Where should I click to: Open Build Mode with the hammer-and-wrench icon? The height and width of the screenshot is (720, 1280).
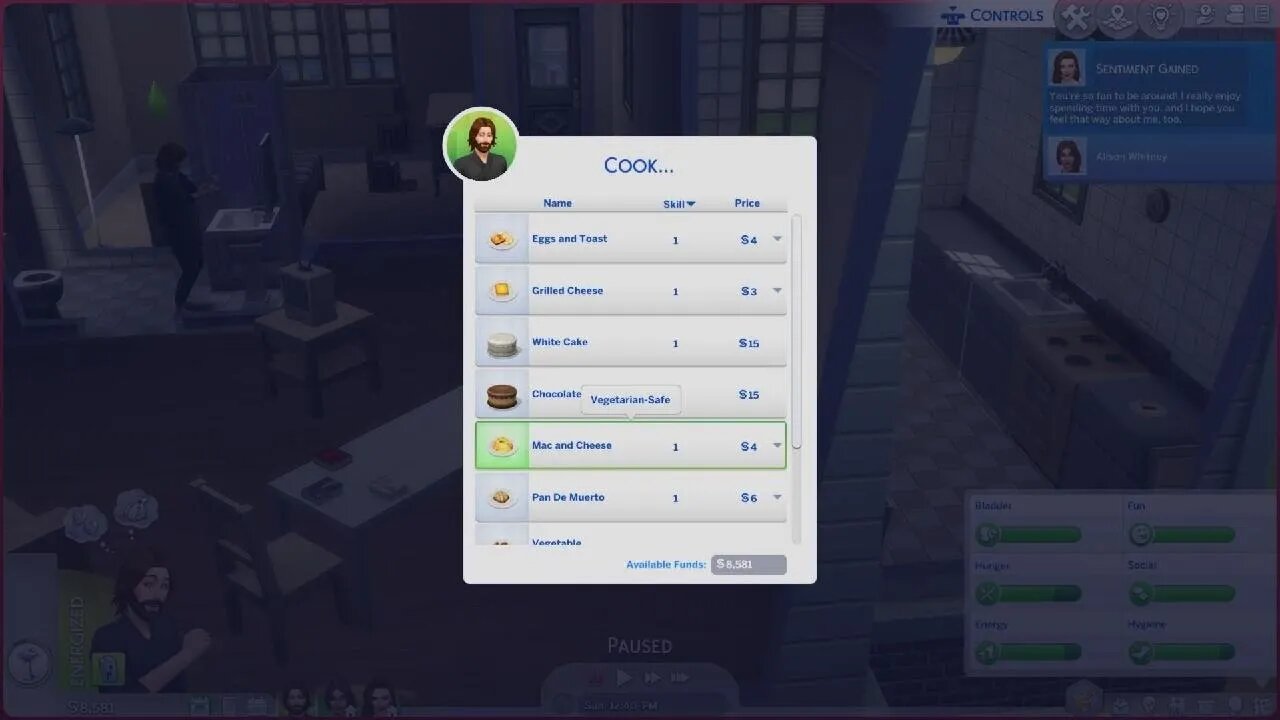[1075, 17]
